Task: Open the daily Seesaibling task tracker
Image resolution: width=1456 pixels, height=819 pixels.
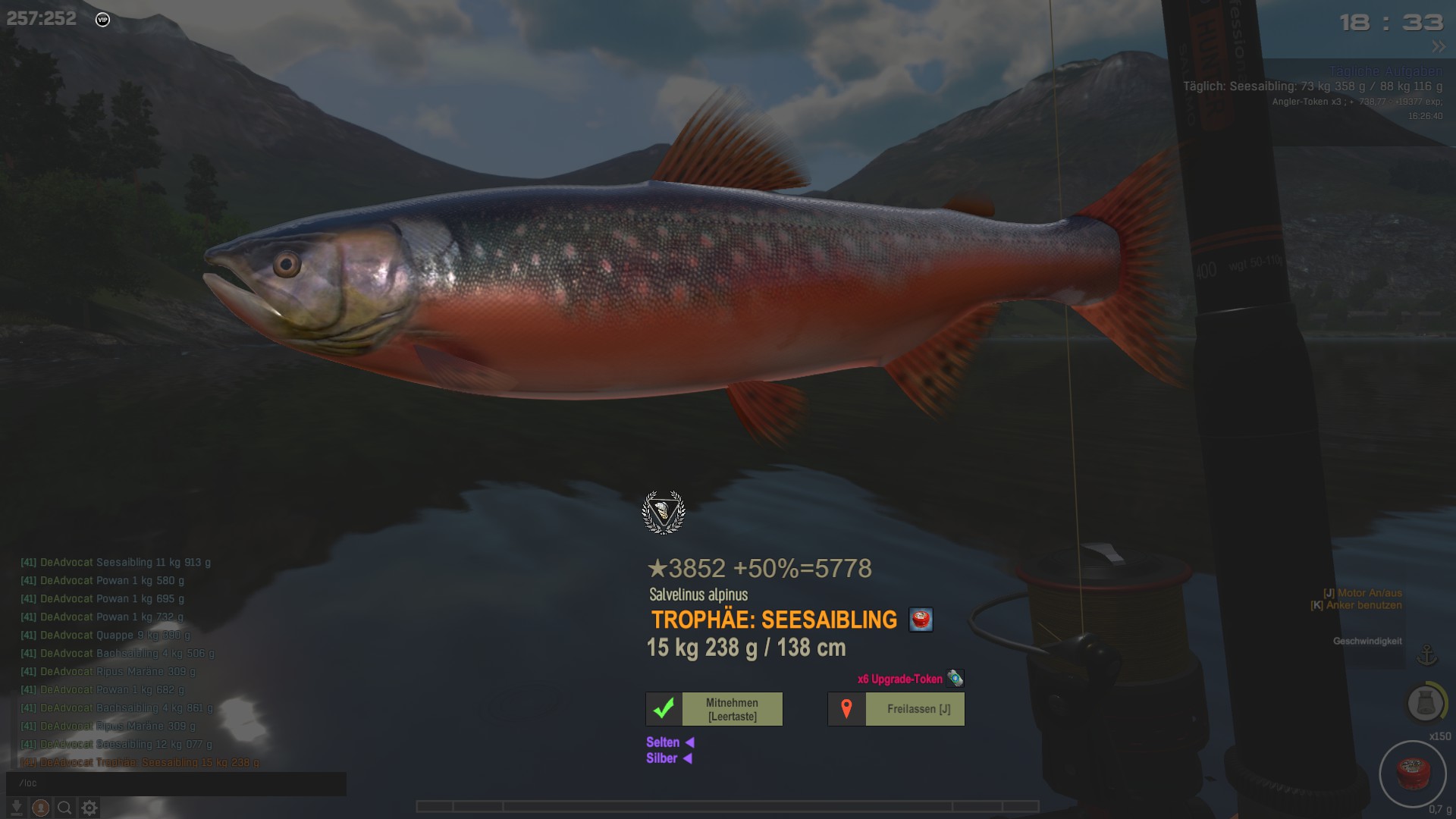Action: (x=1312, y=86)
